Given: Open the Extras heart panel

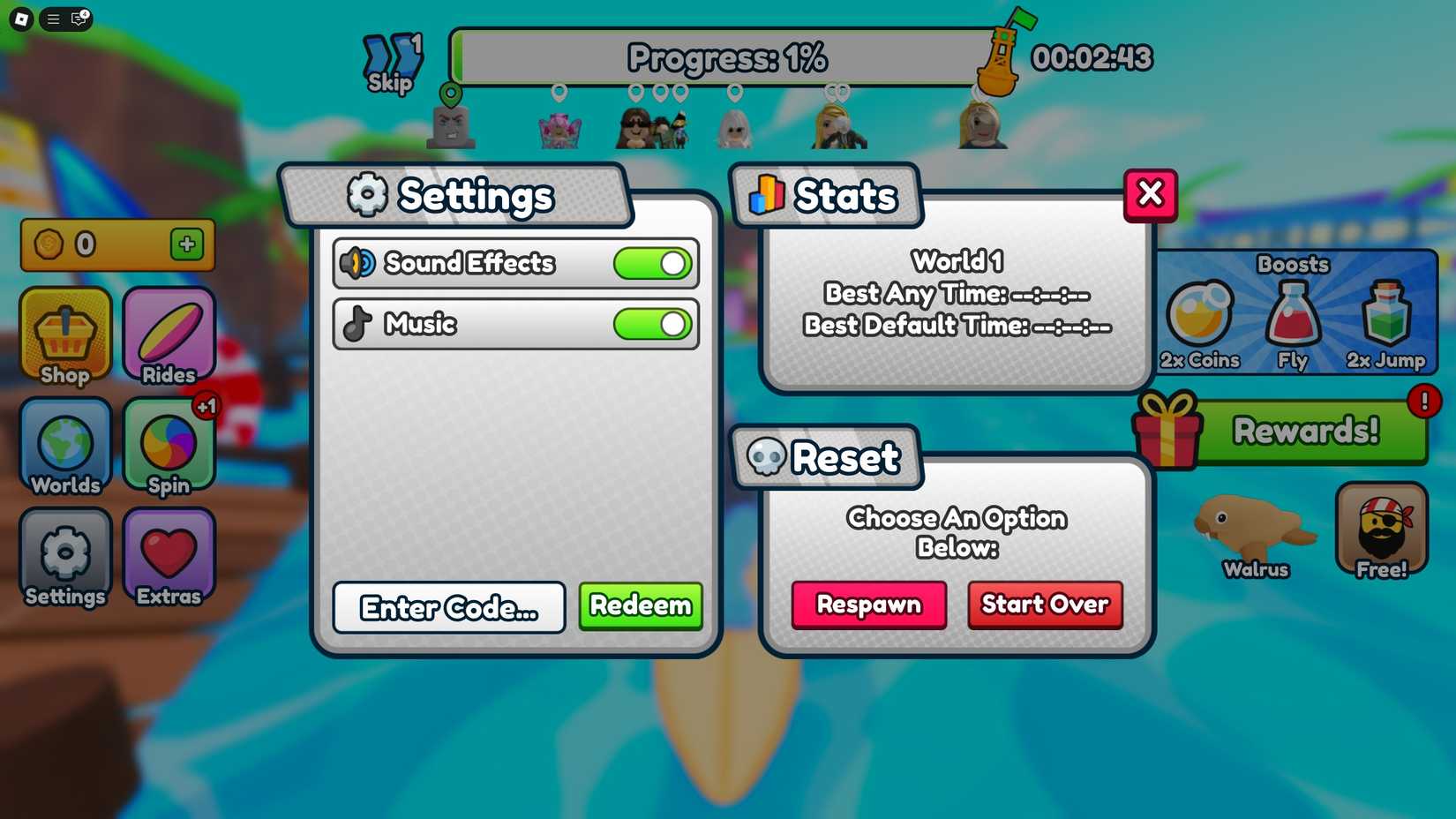Looking at the screenshot, I should click(168, 558).
